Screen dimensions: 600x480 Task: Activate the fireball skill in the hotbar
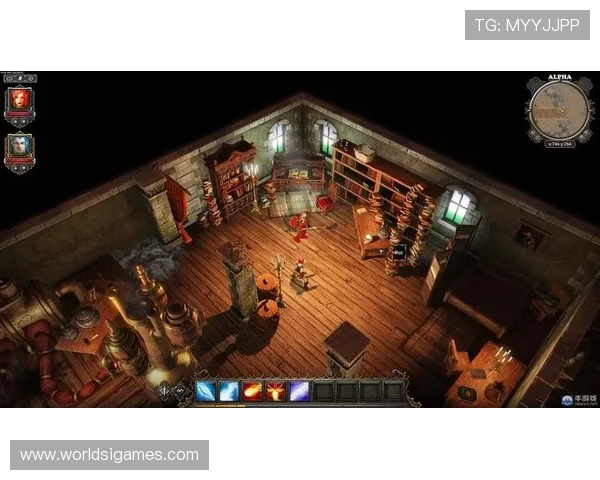click(x=252, y=391)
